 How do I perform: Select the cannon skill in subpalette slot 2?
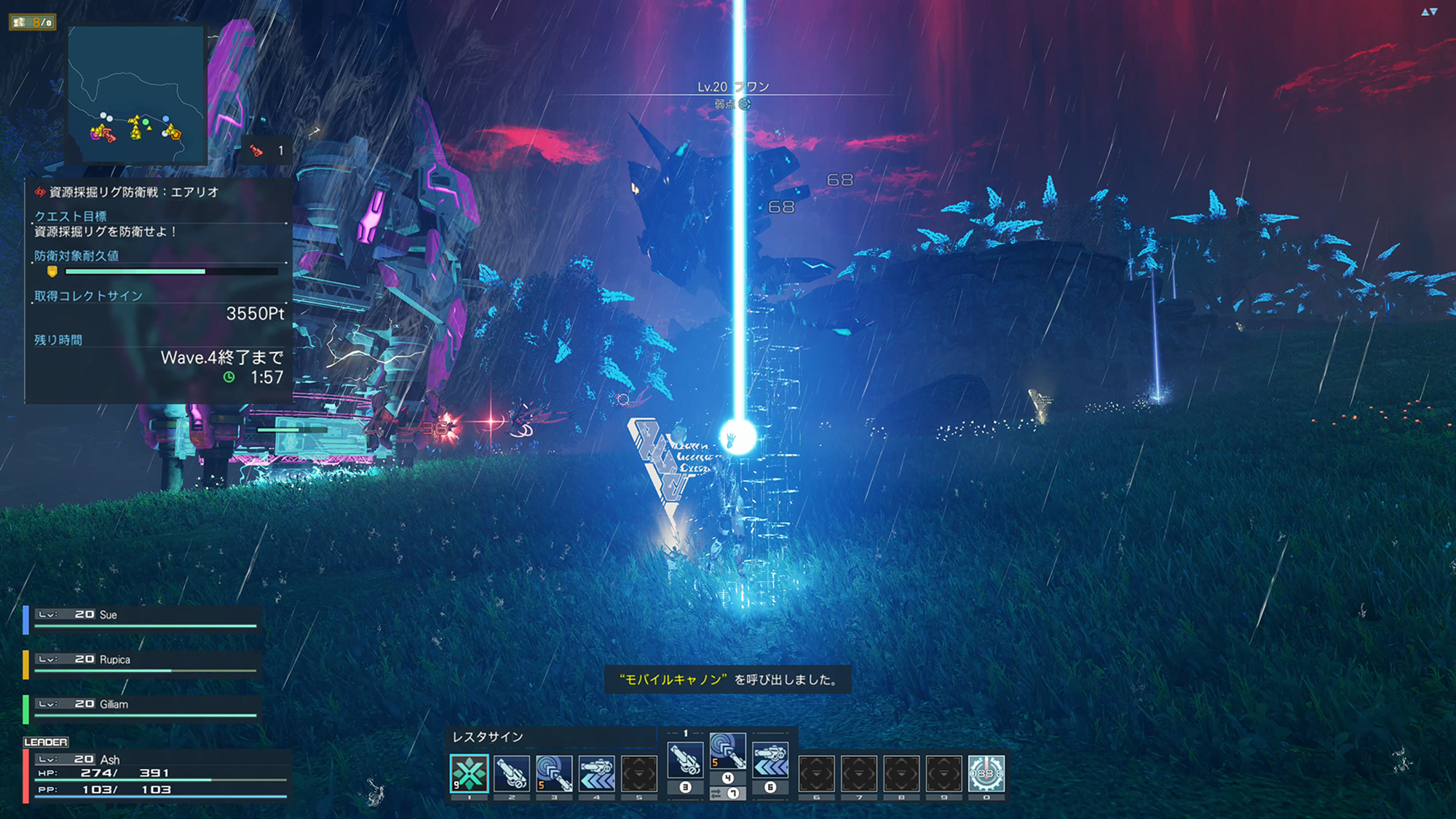pos(511,773)
